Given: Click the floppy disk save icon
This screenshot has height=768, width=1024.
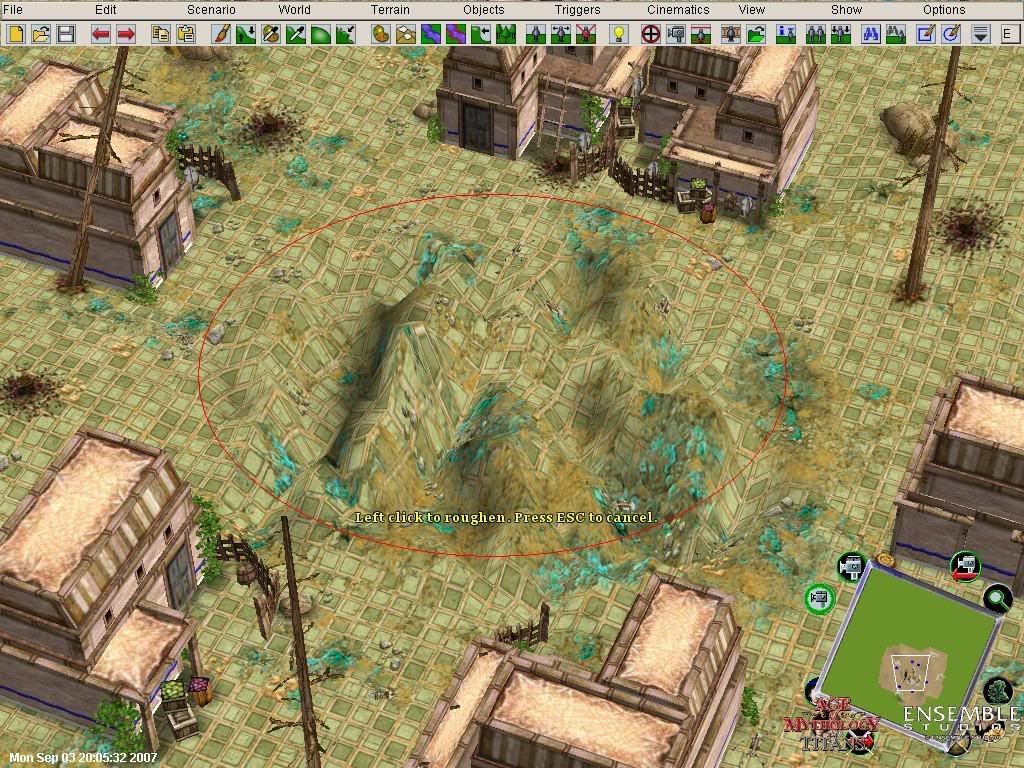Looking at the screenshot, I should point(66,34).
